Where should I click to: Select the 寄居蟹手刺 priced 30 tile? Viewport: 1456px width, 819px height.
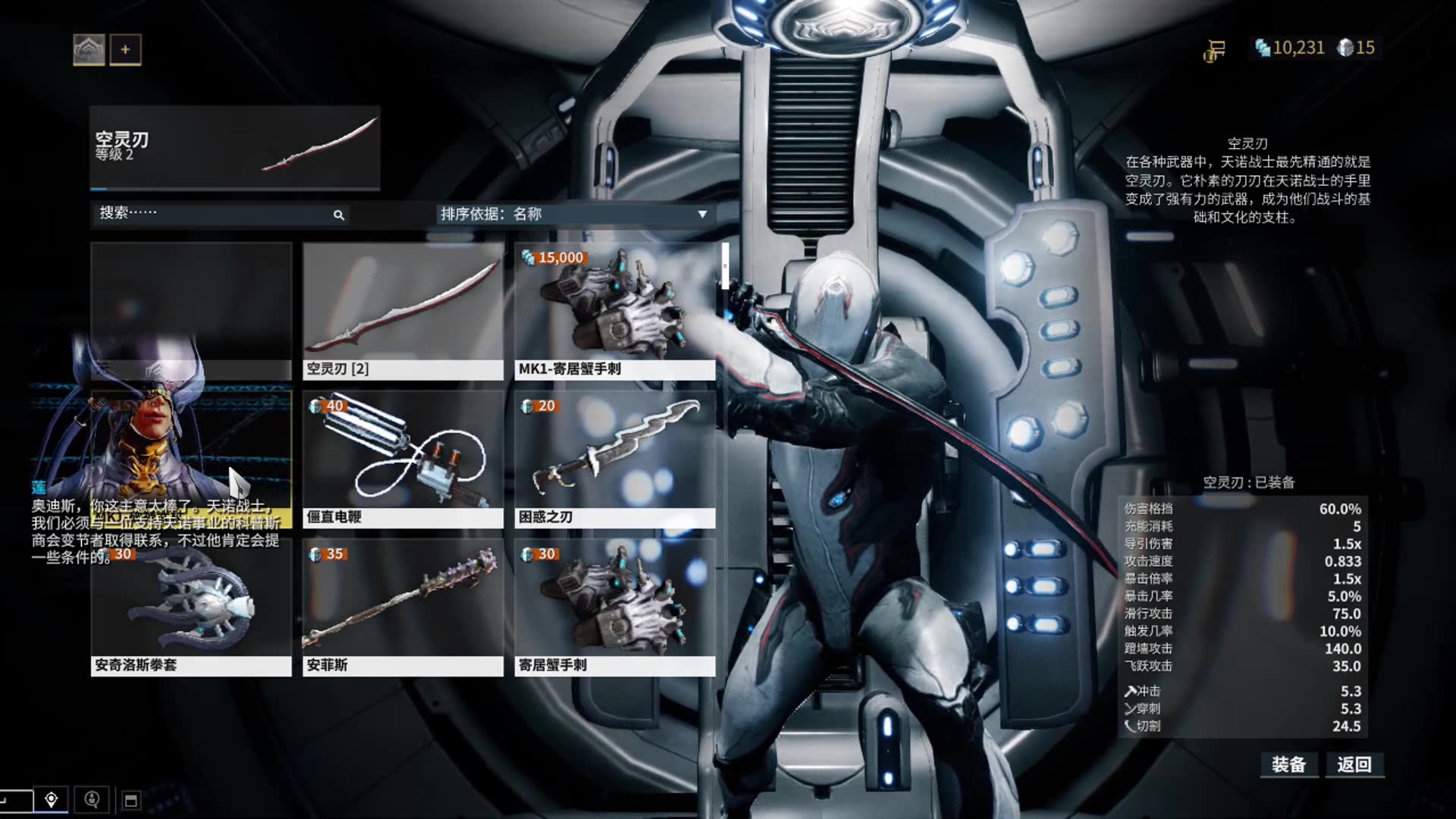pos(615,607)
